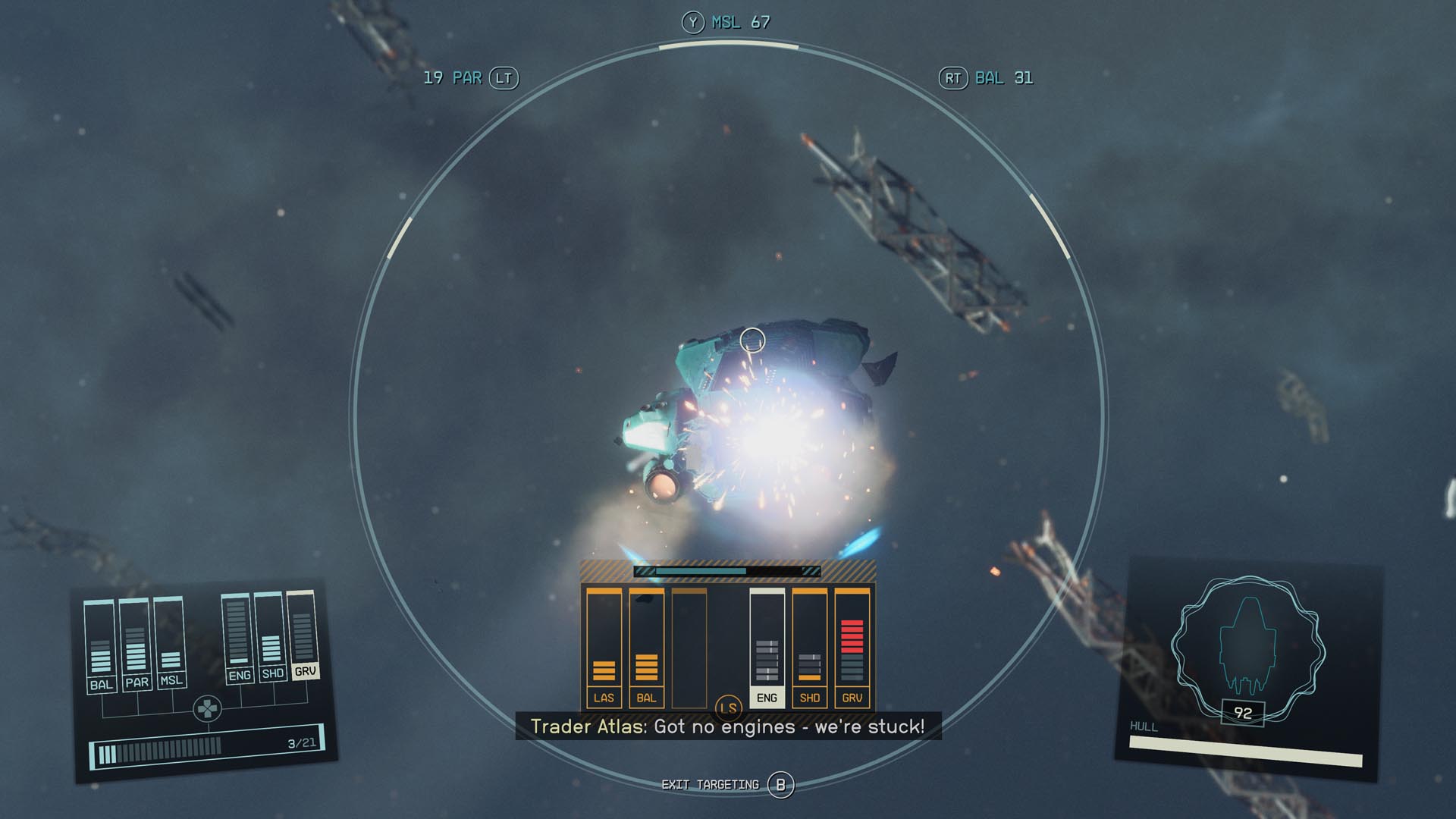Image resolution: width=1456 pixels, height=819 pixels.
Task: Select your ship's SHD power column
Action: click(x=271, y=636)
